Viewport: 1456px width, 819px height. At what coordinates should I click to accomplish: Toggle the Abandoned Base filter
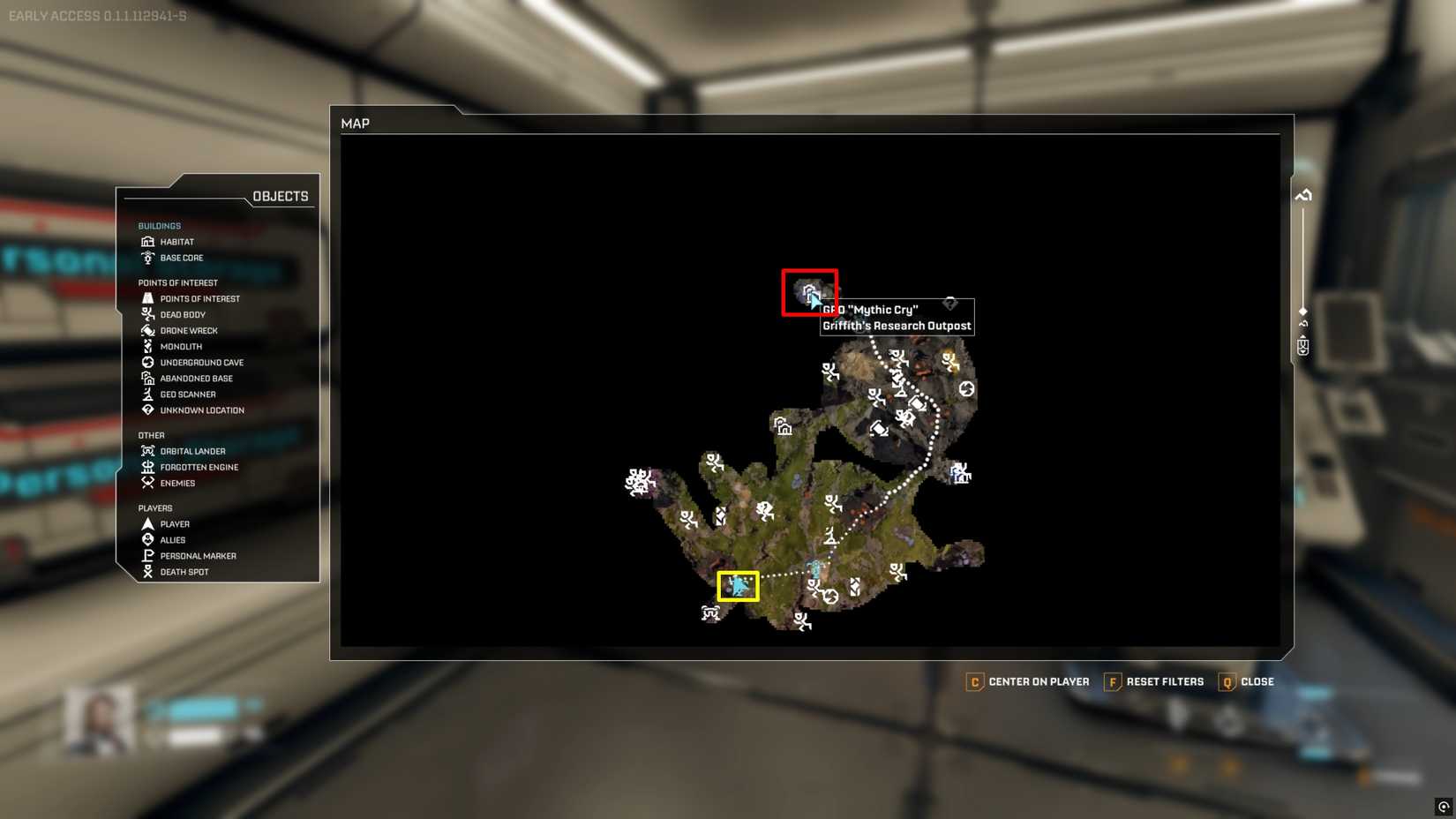(x=147, y=378)
